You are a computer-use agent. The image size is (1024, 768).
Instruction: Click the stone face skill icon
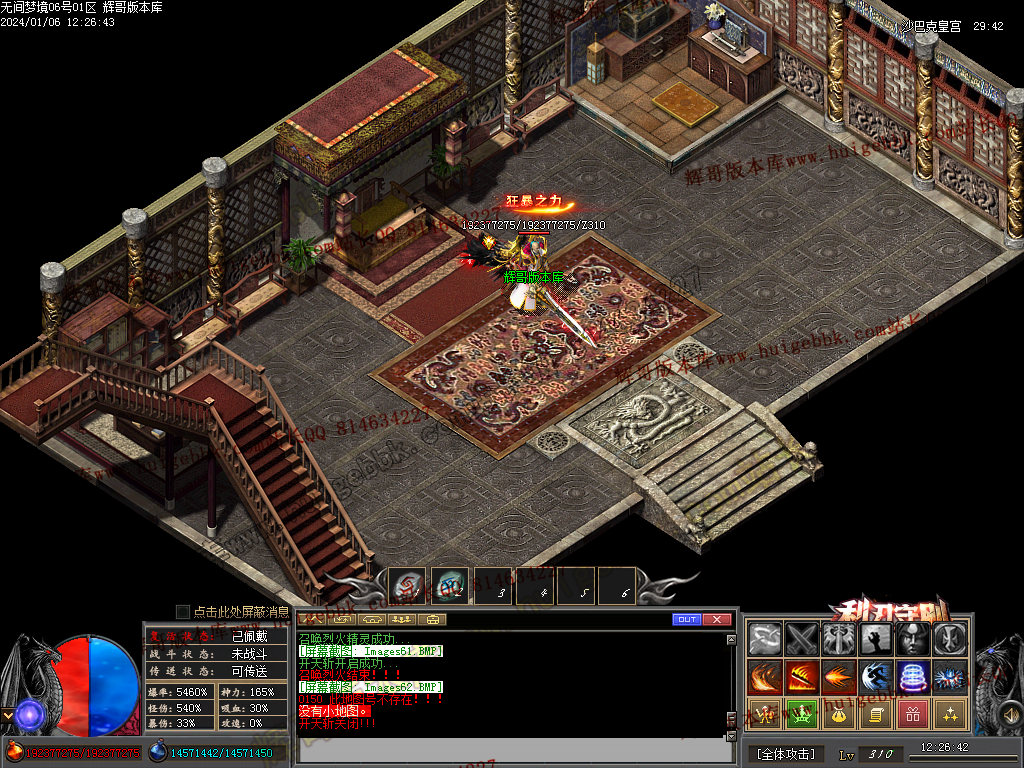[913, 639]
